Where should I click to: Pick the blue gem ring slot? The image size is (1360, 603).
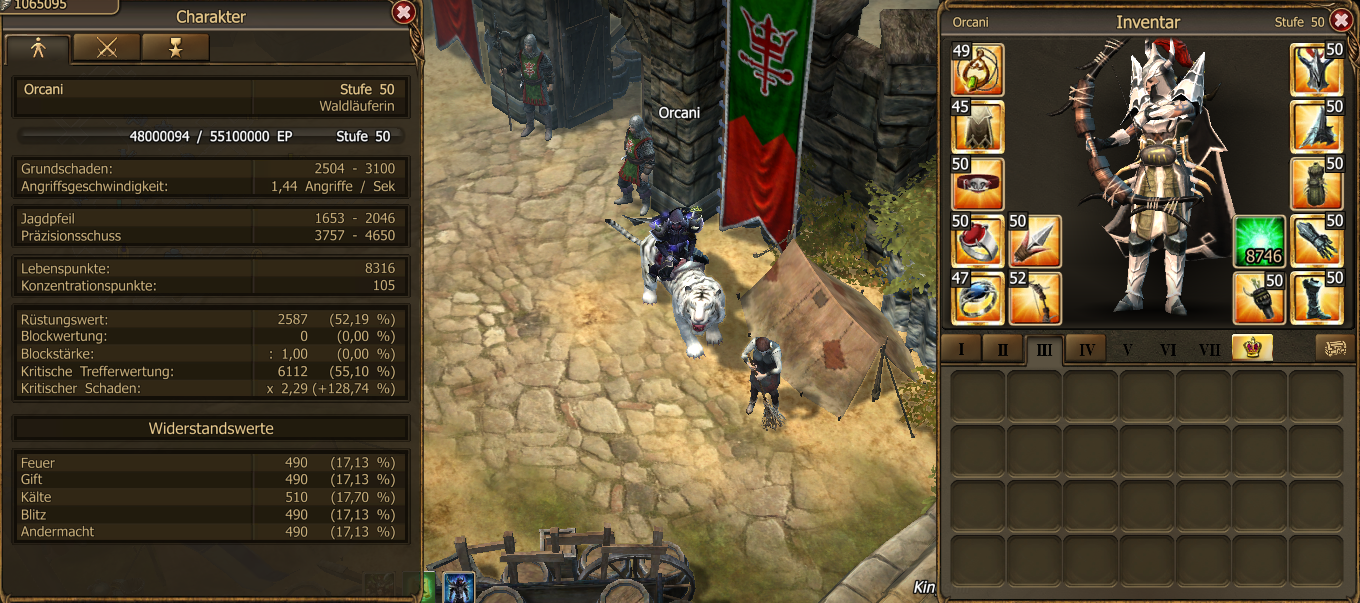978,298
